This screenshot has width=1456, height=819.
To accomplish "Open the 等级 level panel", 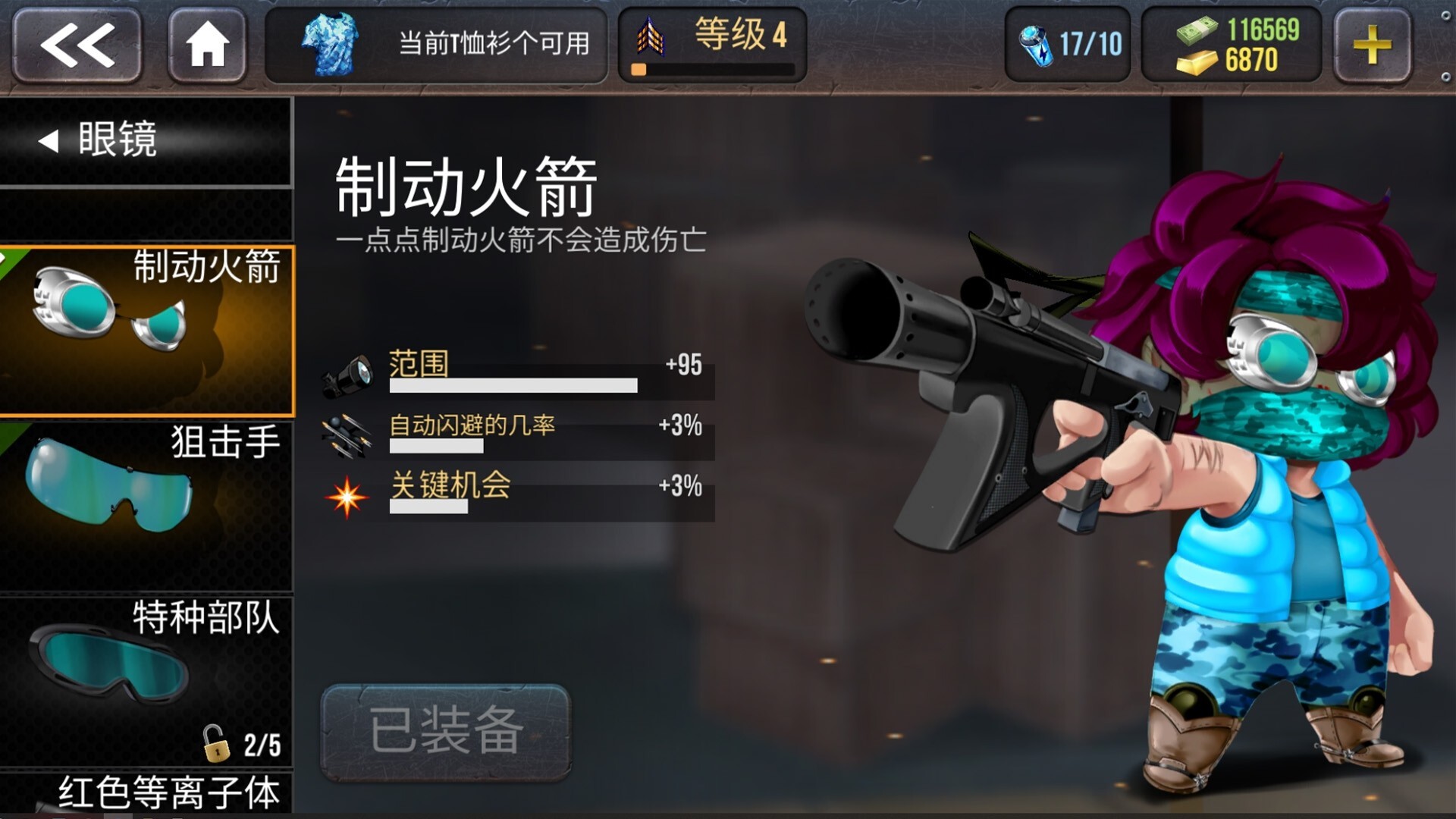I will pos(713,38).
